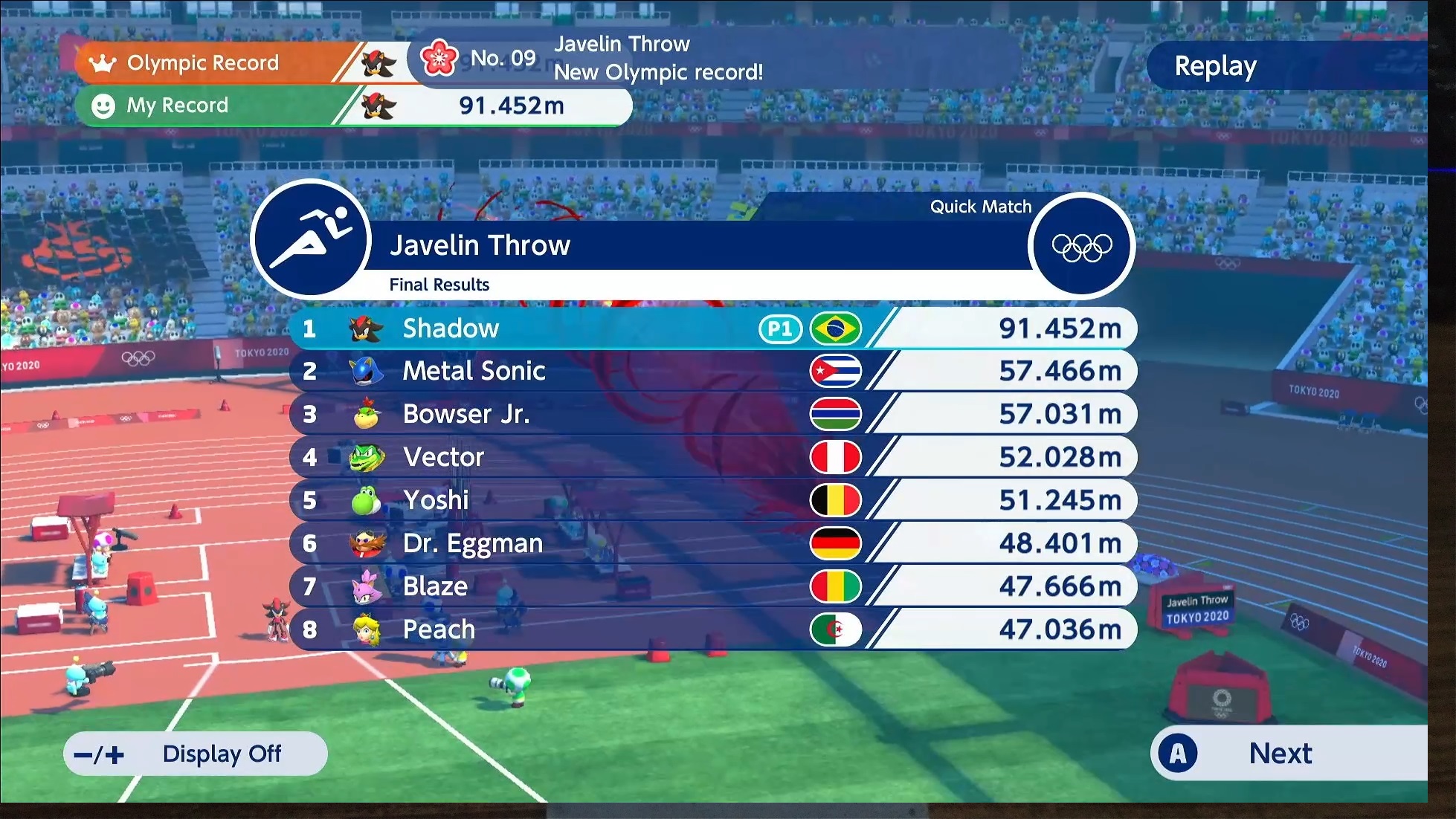Choose the Dr. Eggman result row
This screenshot has width=1456, height=819.
(712, 543)
